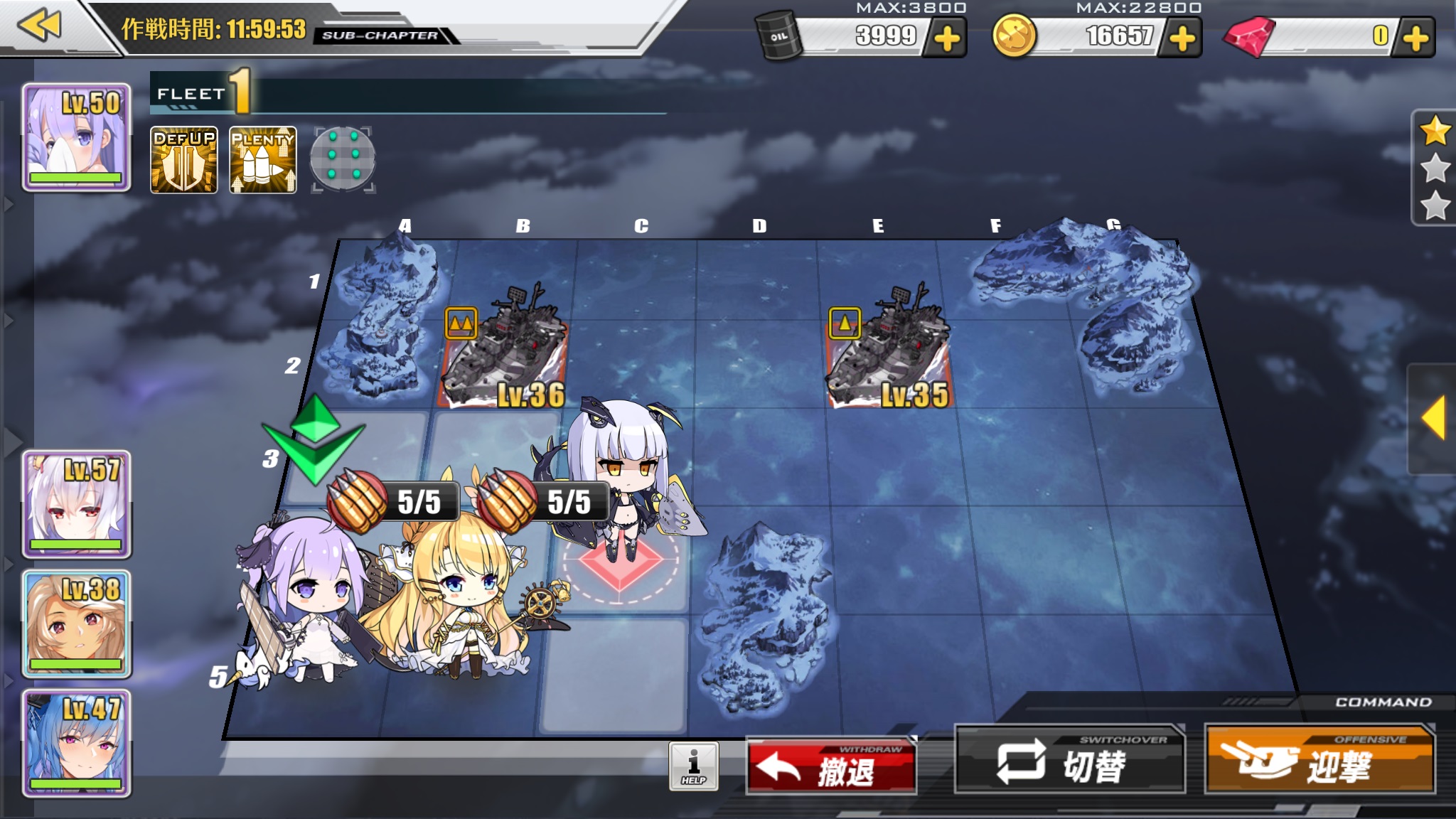Select the Lv.57 ship portrait
Viewport: 1456px width, 819px height.
coord(77,504)
